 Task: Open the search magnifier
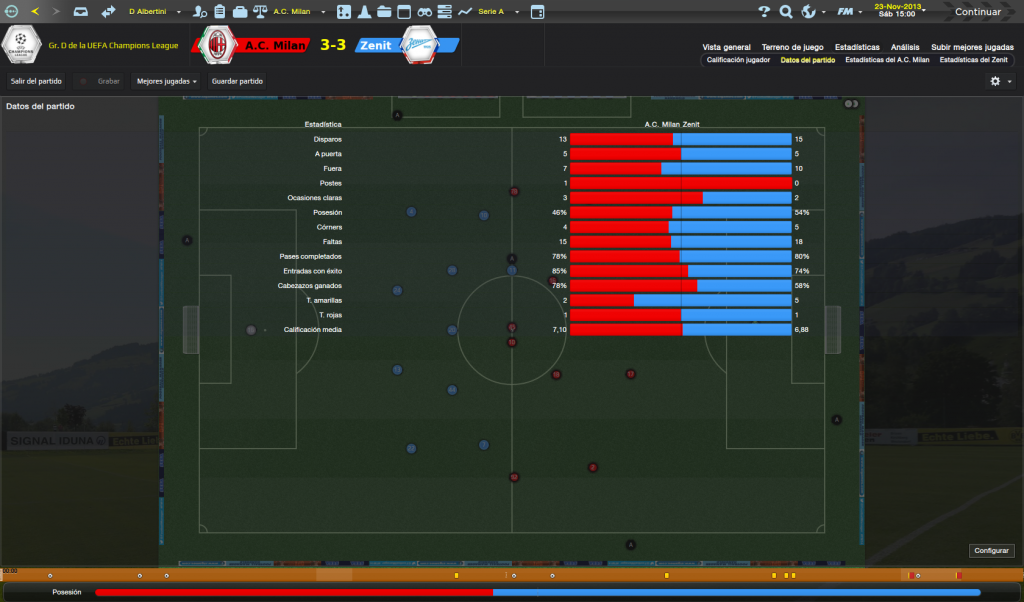coord(786,12)
